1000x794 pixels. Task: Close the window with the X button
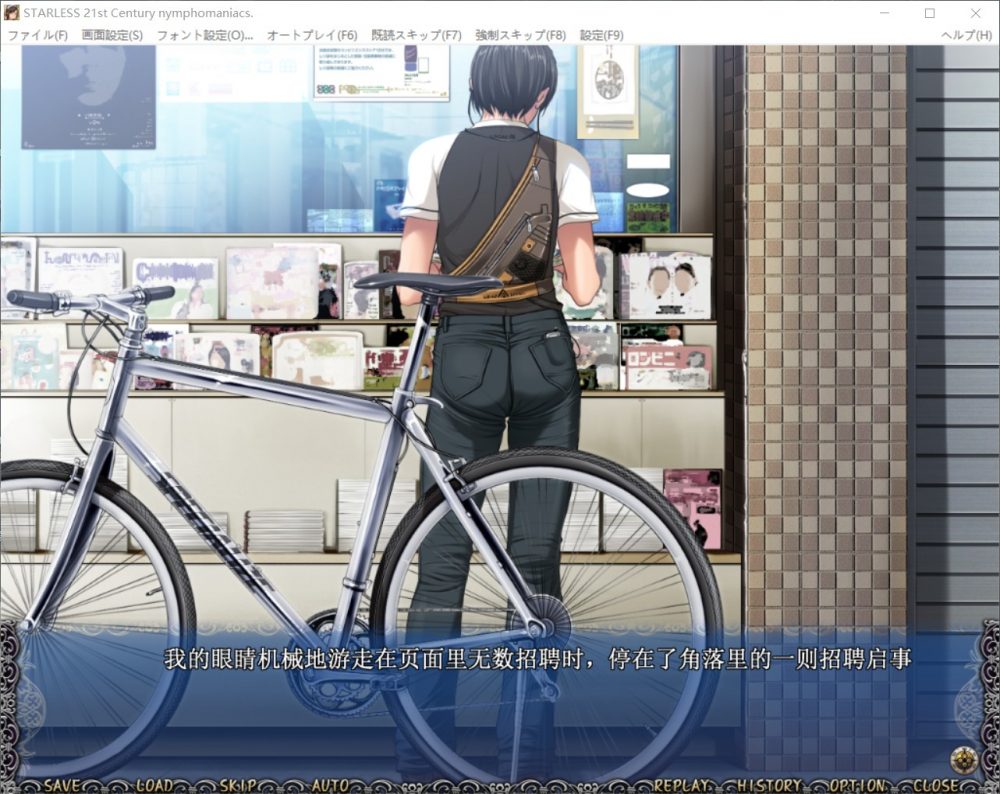point(975,13)
